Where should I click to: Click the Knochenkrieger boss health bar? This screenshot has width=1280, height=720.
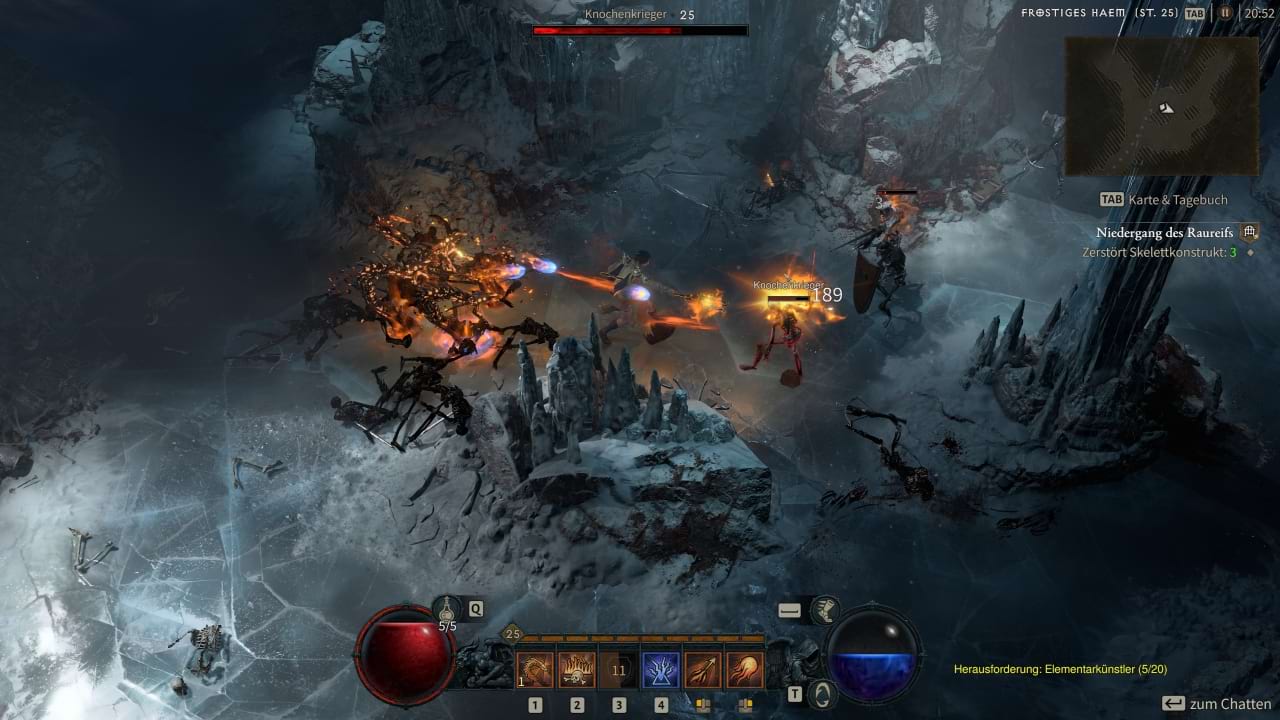click(640, 28)
